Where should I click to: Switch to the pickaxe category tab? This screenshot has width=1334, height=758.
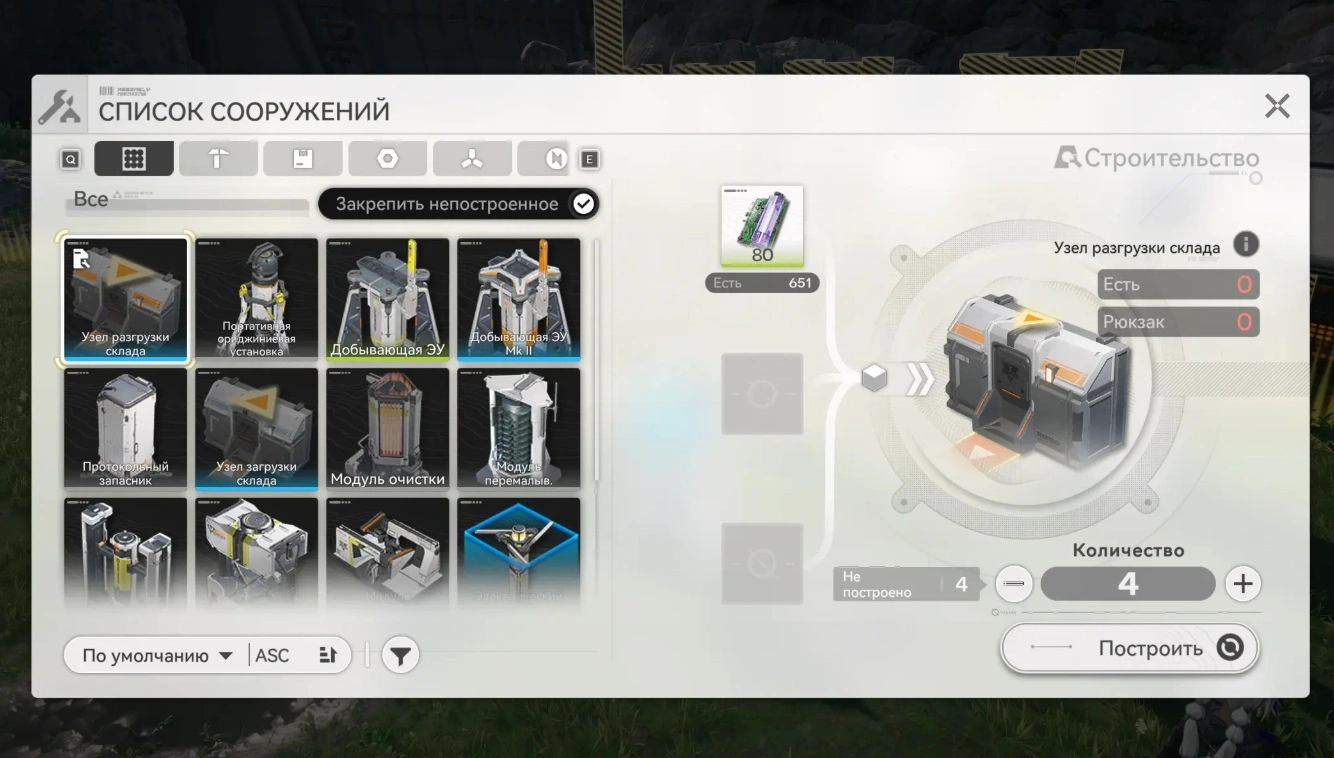pos(218,159)
